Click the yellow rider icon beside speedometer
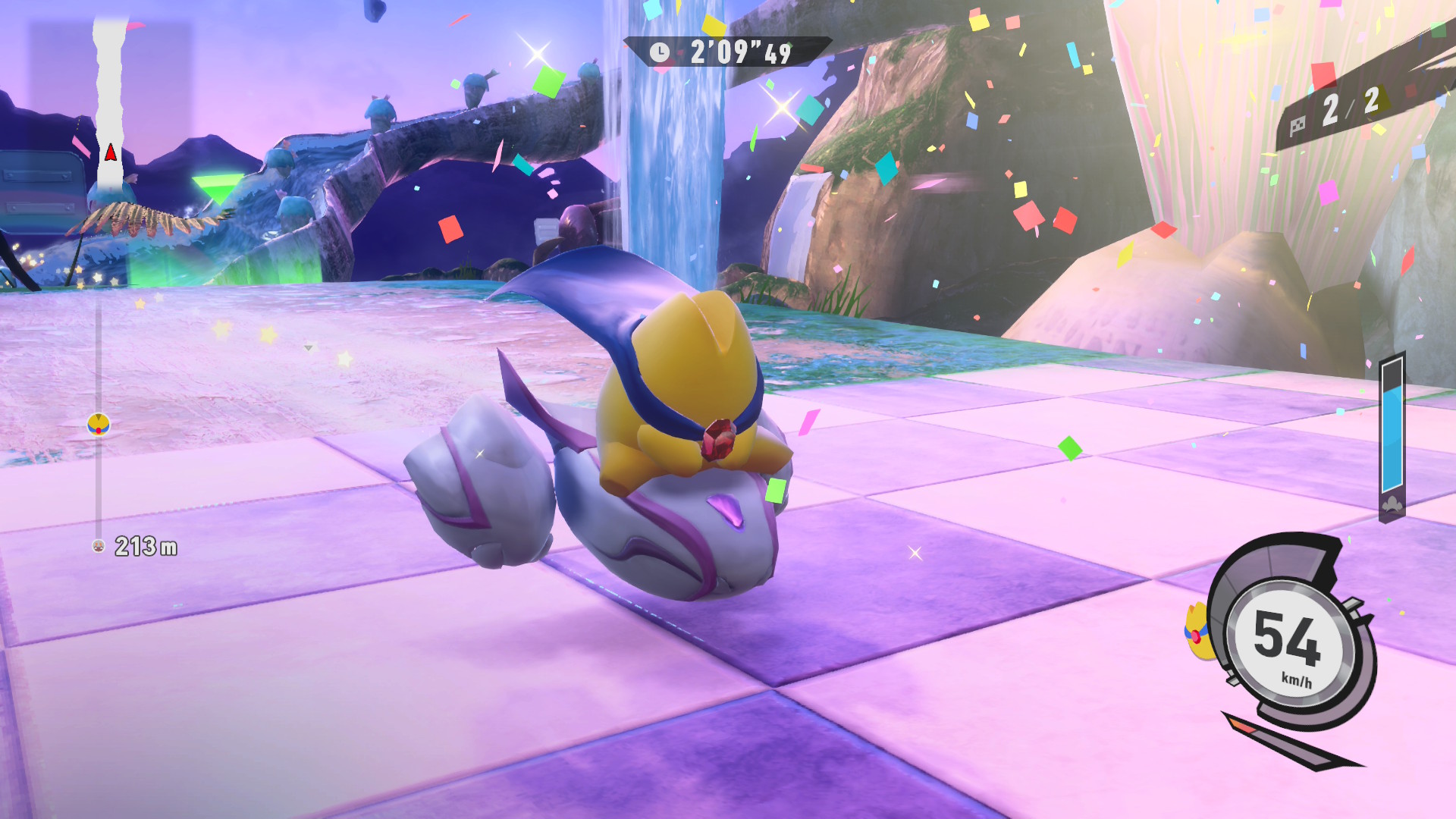Viewport: 1456px width, 819px height. tap(1197, 631)
